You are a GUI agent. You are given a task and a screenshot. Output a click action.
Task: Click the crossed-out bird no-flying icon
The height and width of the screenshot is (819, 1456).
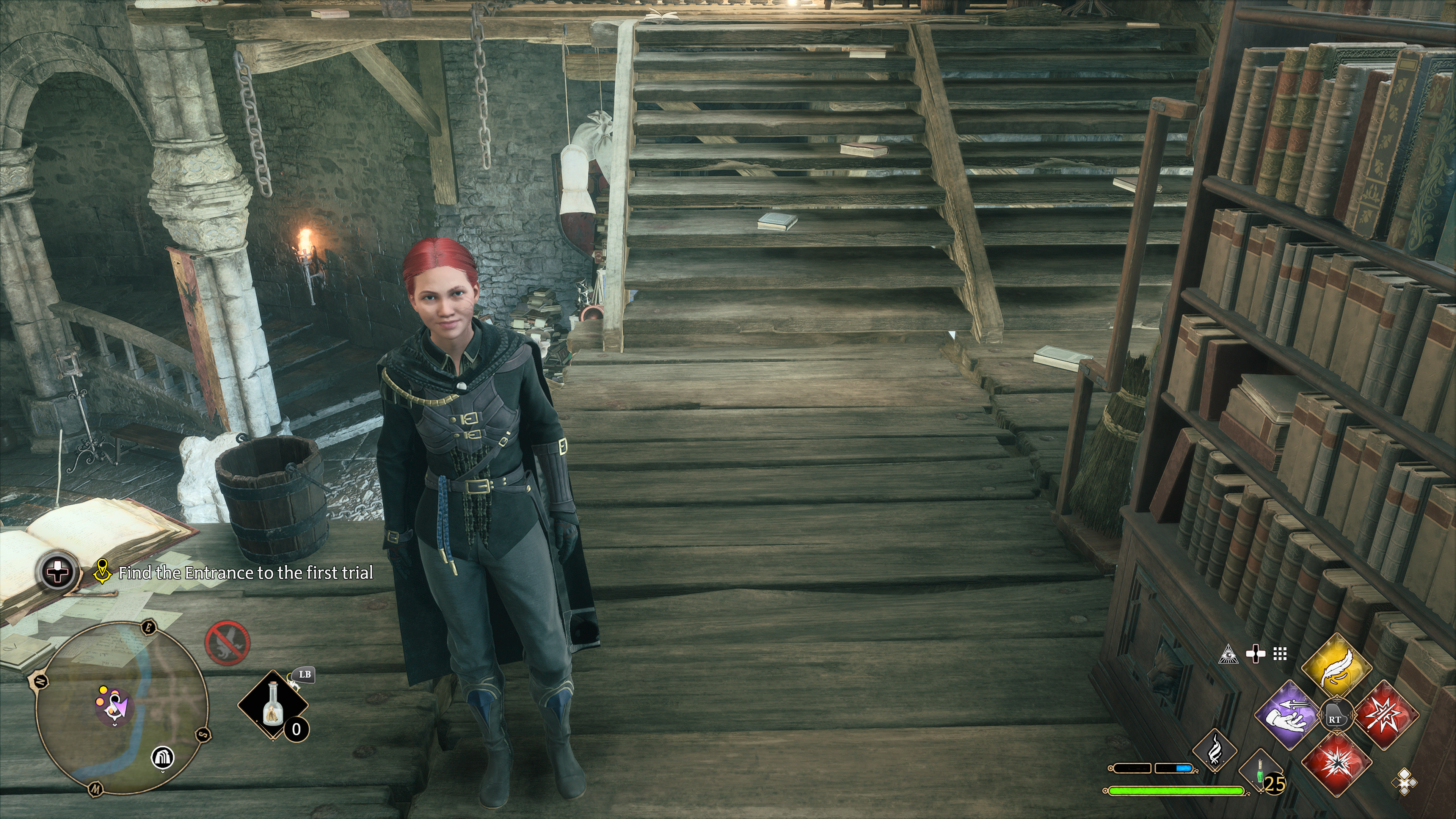(x=227, y=643)
